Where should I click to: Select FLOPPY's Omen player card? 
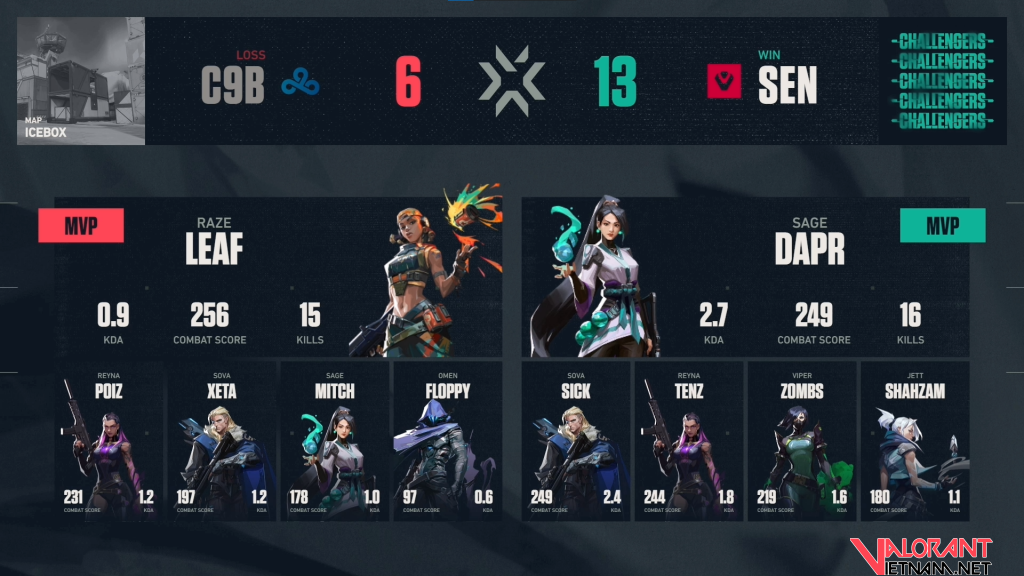pos(447,441)
